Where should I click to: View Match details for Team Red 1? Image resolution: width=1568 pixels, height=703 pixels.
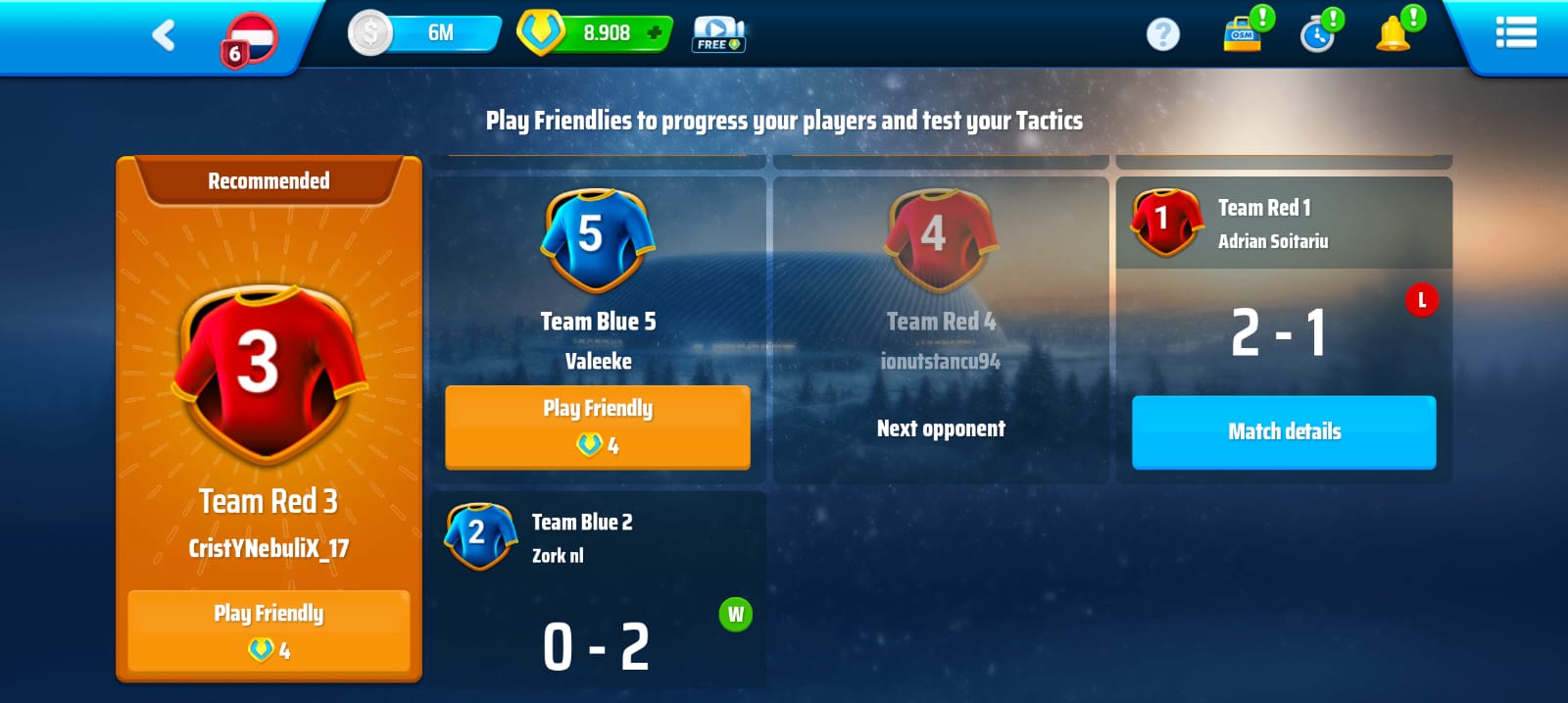(x=1284, y=431)
